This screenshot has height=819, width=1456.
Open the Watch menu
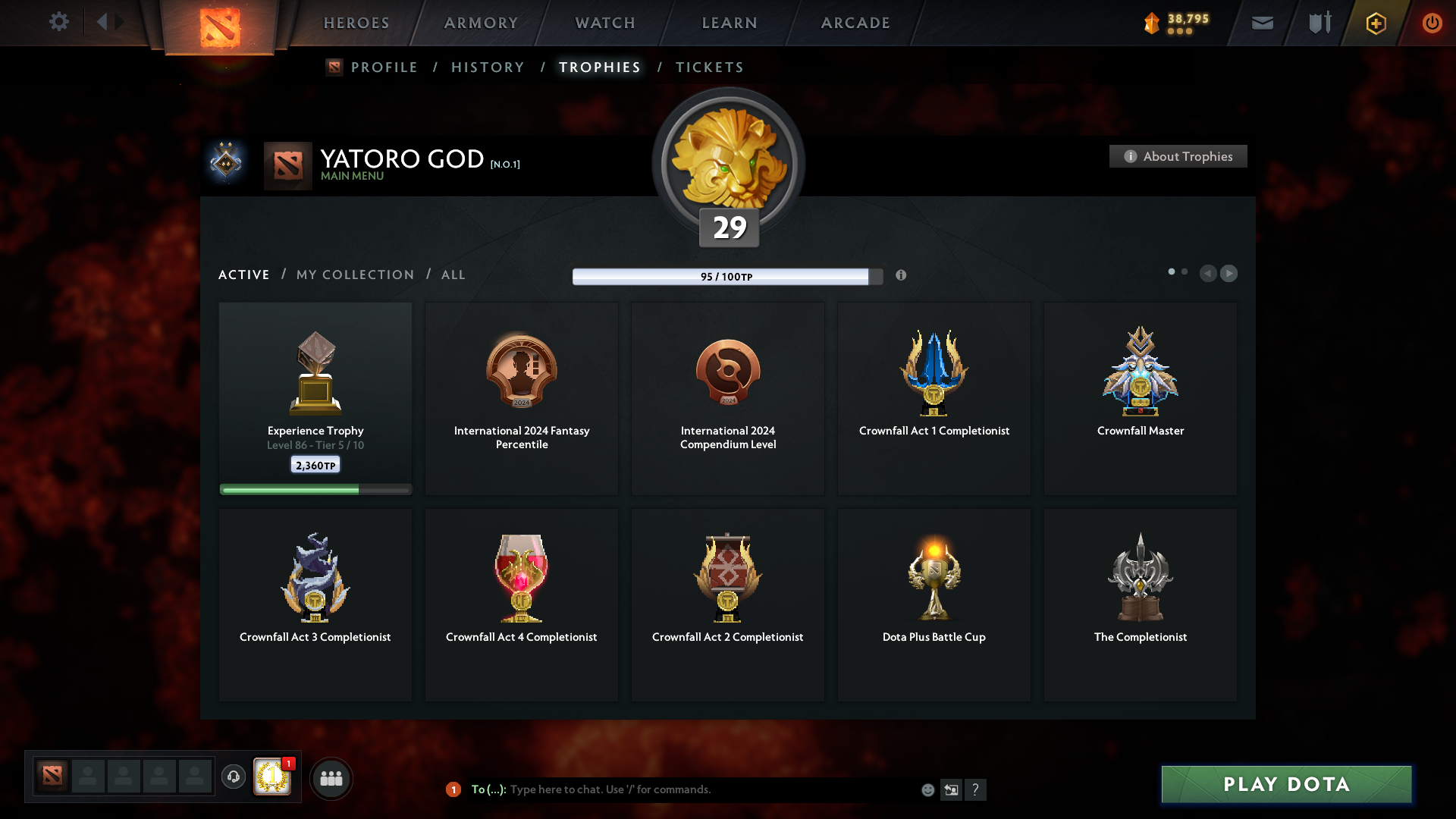[x=605, y=23]
